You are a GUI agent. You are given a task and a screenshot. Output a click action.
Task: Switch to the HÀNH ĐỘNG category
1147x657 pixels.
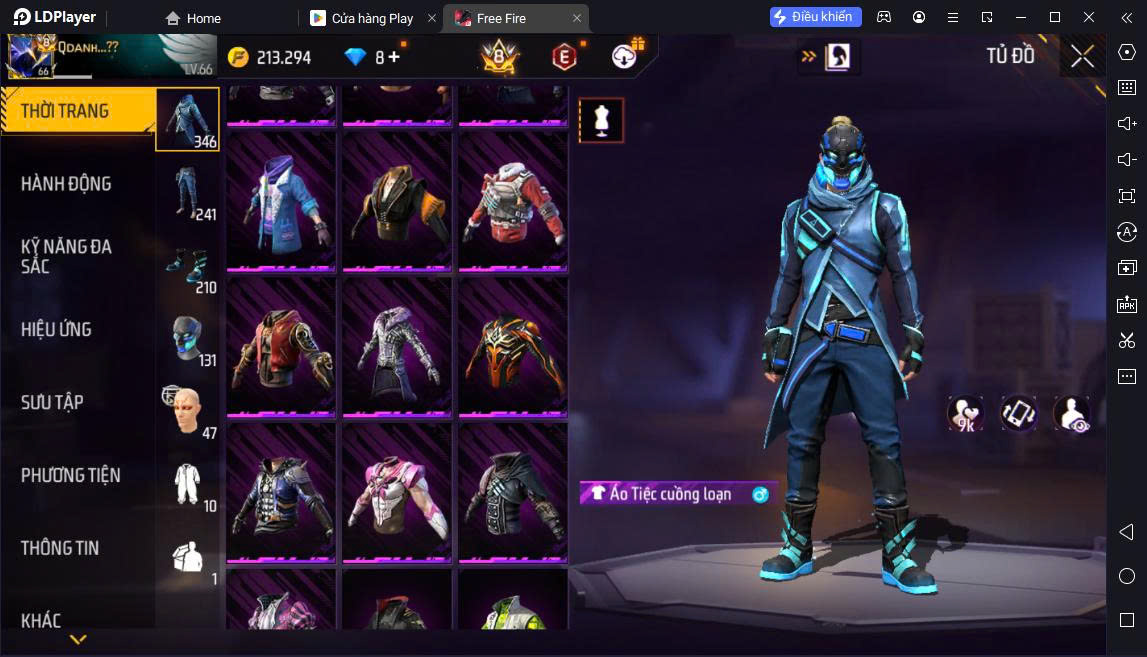point(66,184)
